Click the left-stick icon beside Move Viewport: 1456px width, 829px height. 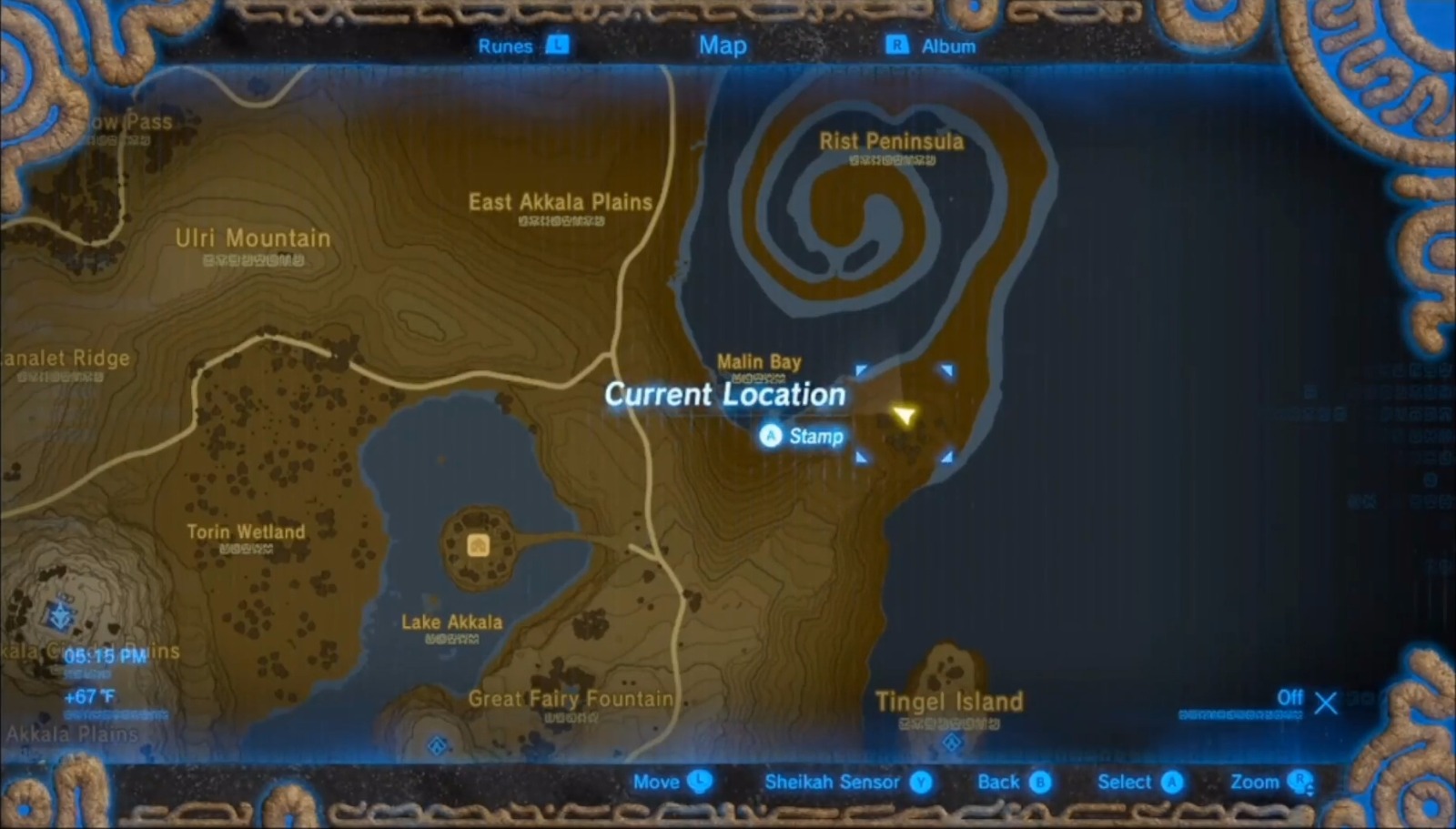[699, 781]
